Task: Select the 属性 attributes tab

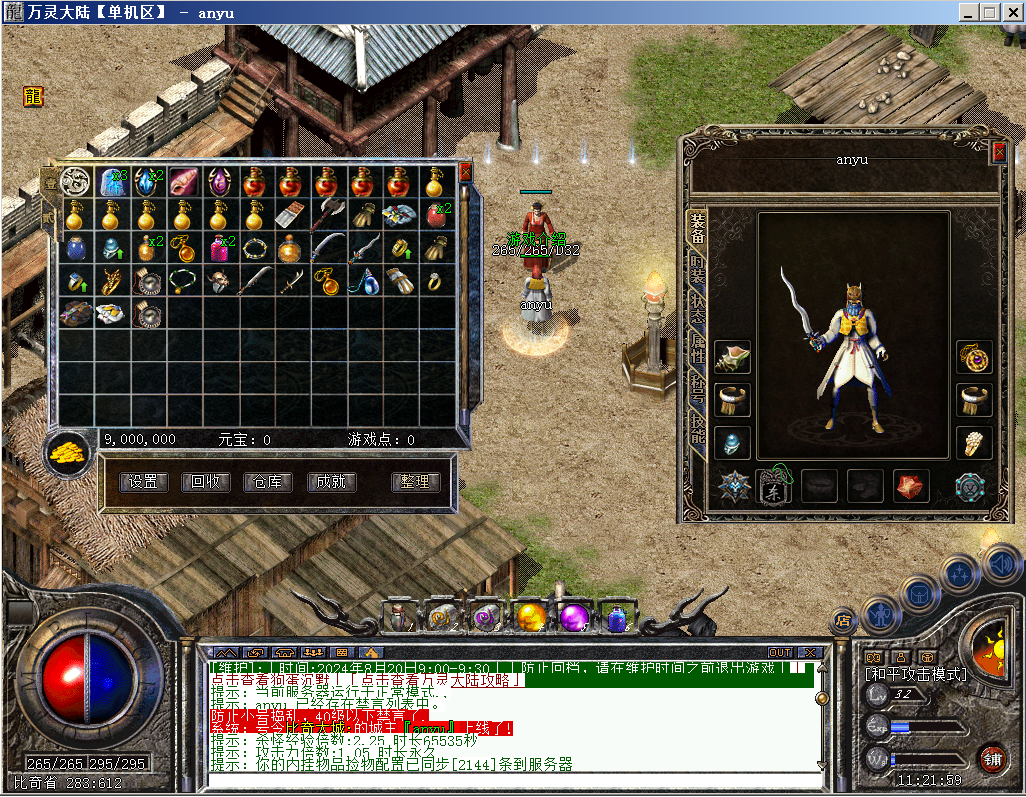Action: pyautogui.click(x=697, y=351)
